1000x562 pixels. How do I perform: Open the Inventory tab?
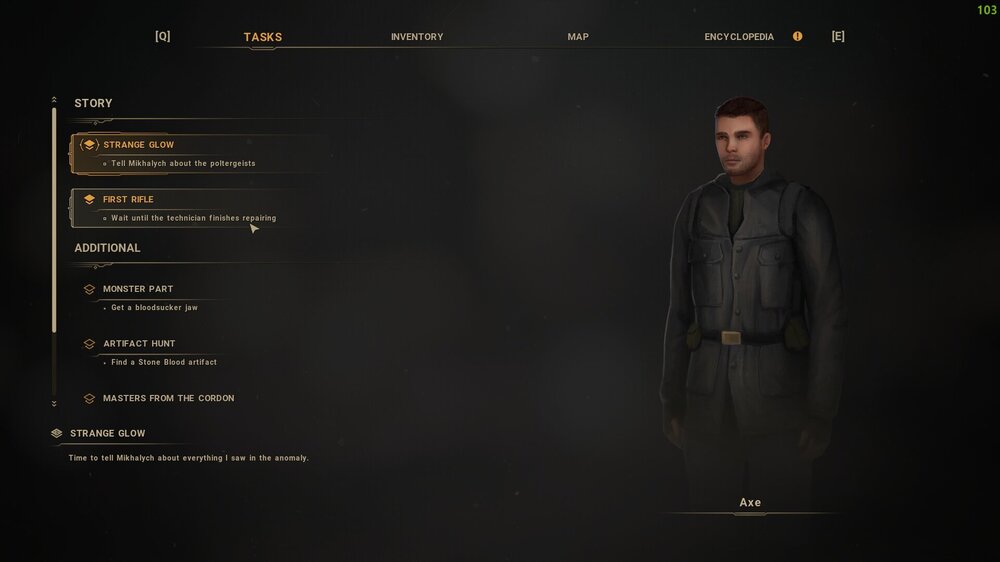(417, 37)
